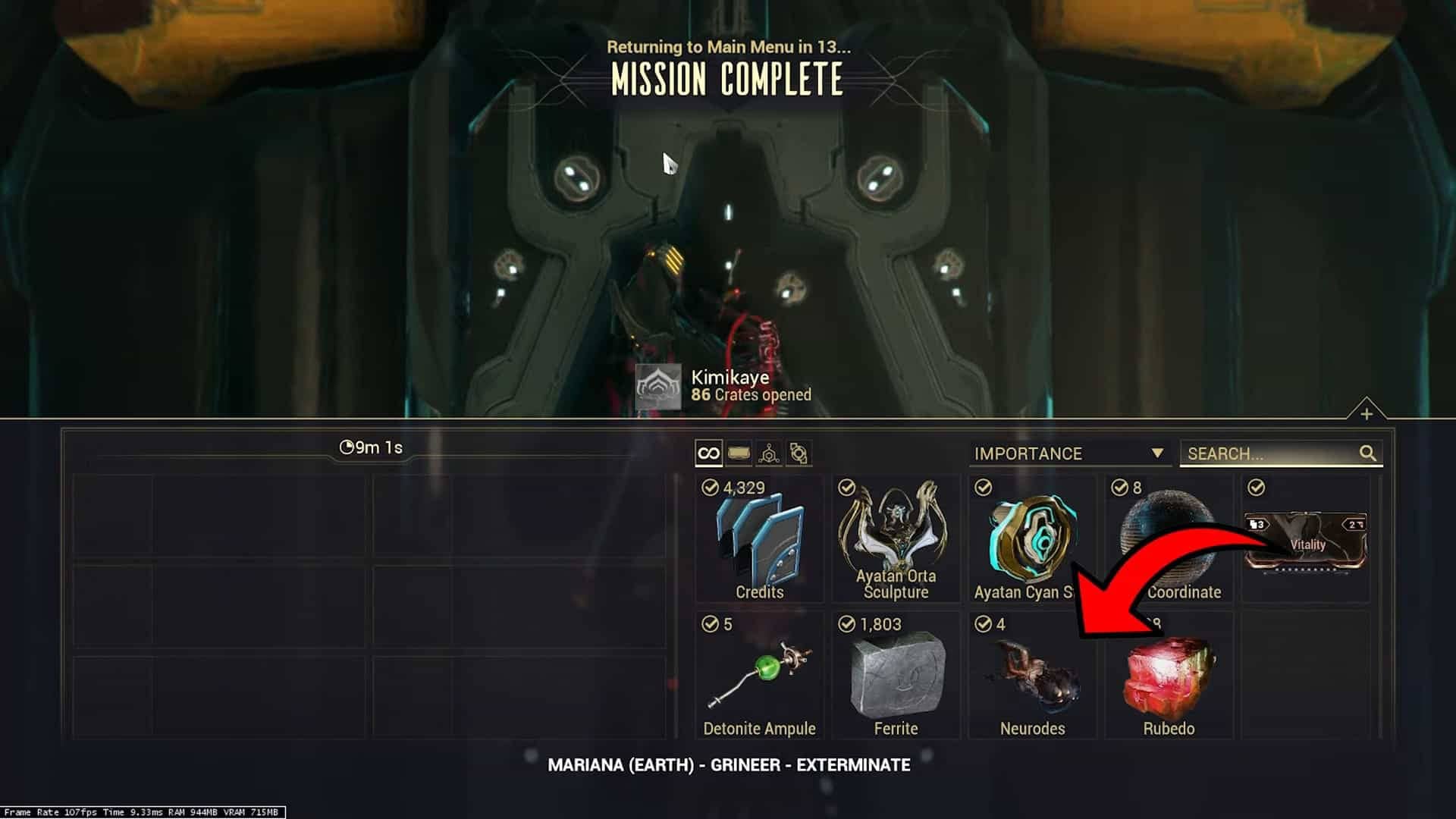Expand the panel with the plus button
The width and height of the screenshot is (1456, 819).
click(x=1367, y=414)
